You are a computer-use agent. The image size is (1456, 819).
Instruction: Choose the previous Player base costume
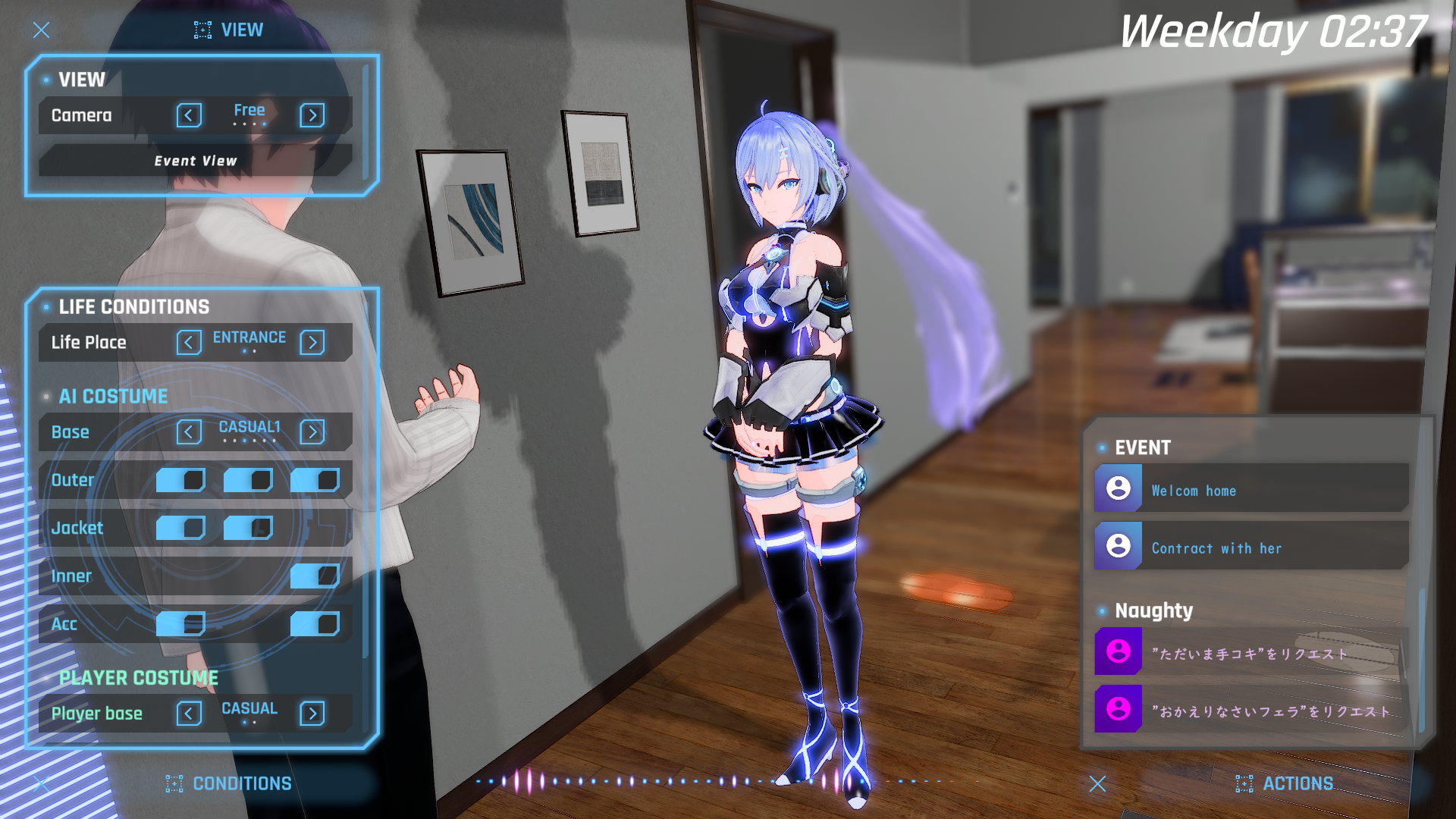pos(189,714)
